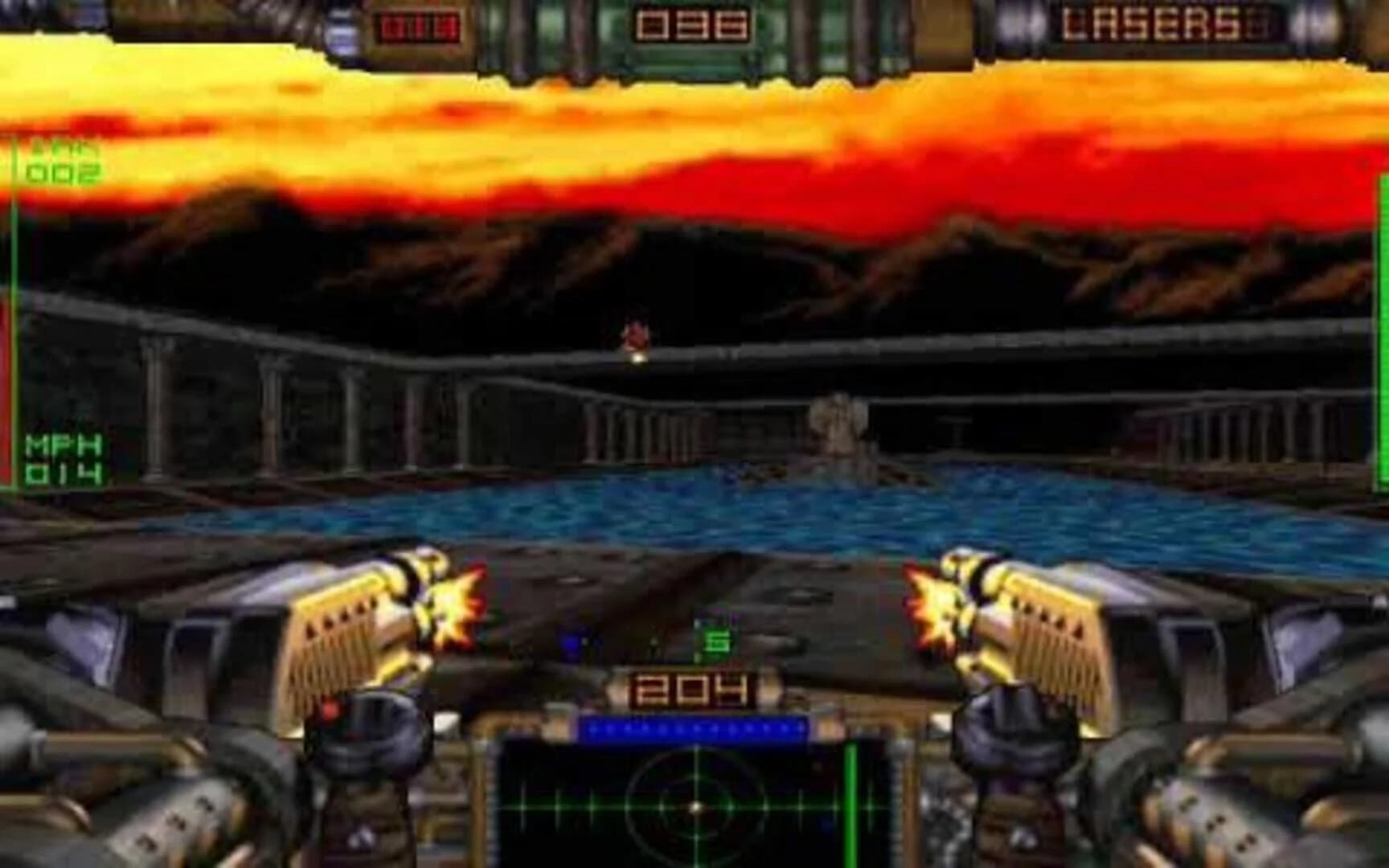Click the right edge of the blue gauge bar
Viewport: 1389px width, 868px height.
(804, 731)
